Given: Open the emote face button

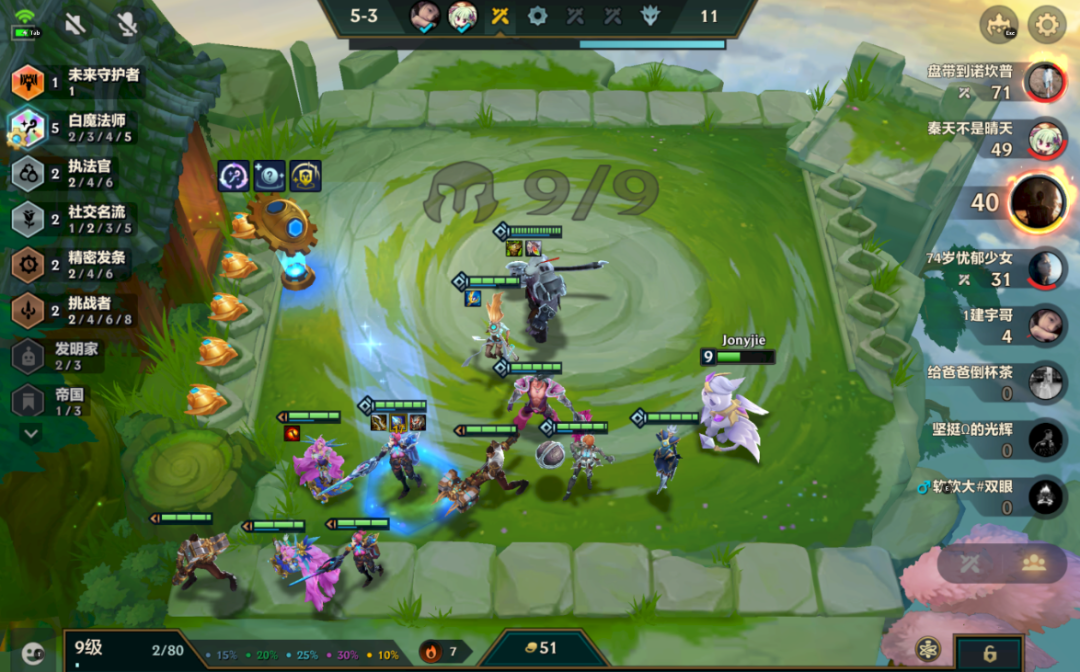Looking at the screenshot, I should coord(33,653).
